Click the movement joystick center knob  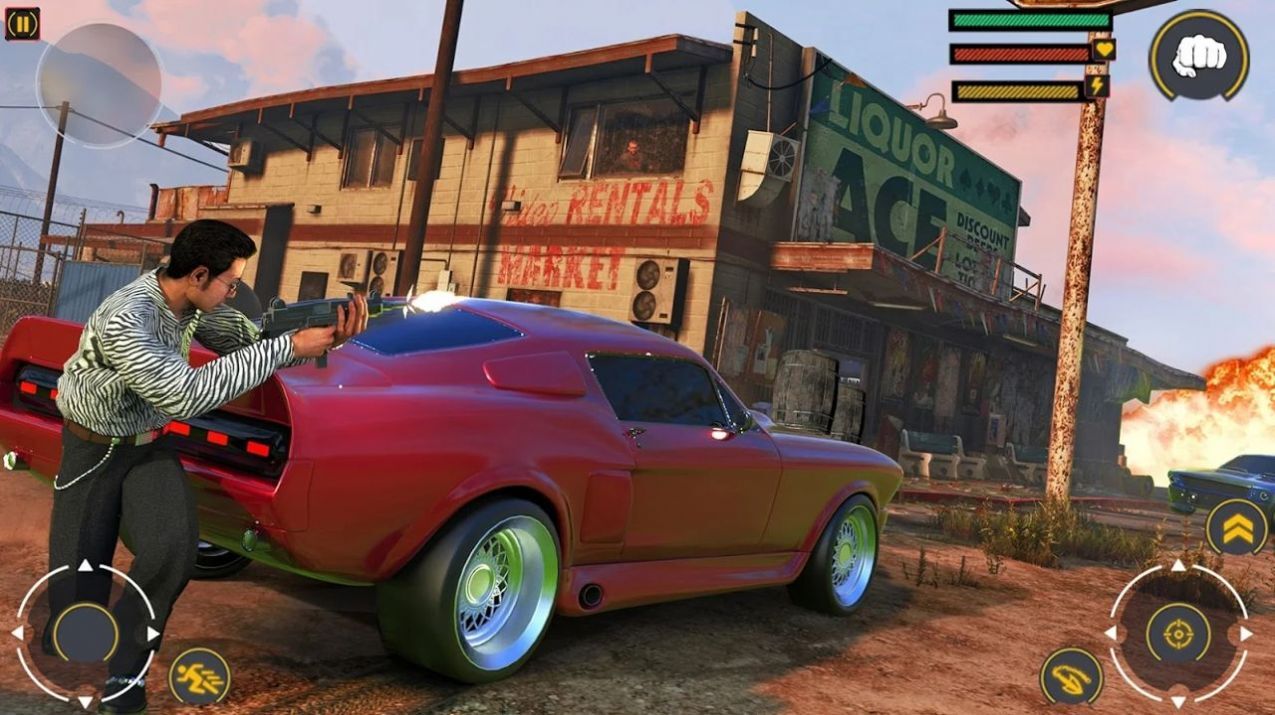point(85,632)
